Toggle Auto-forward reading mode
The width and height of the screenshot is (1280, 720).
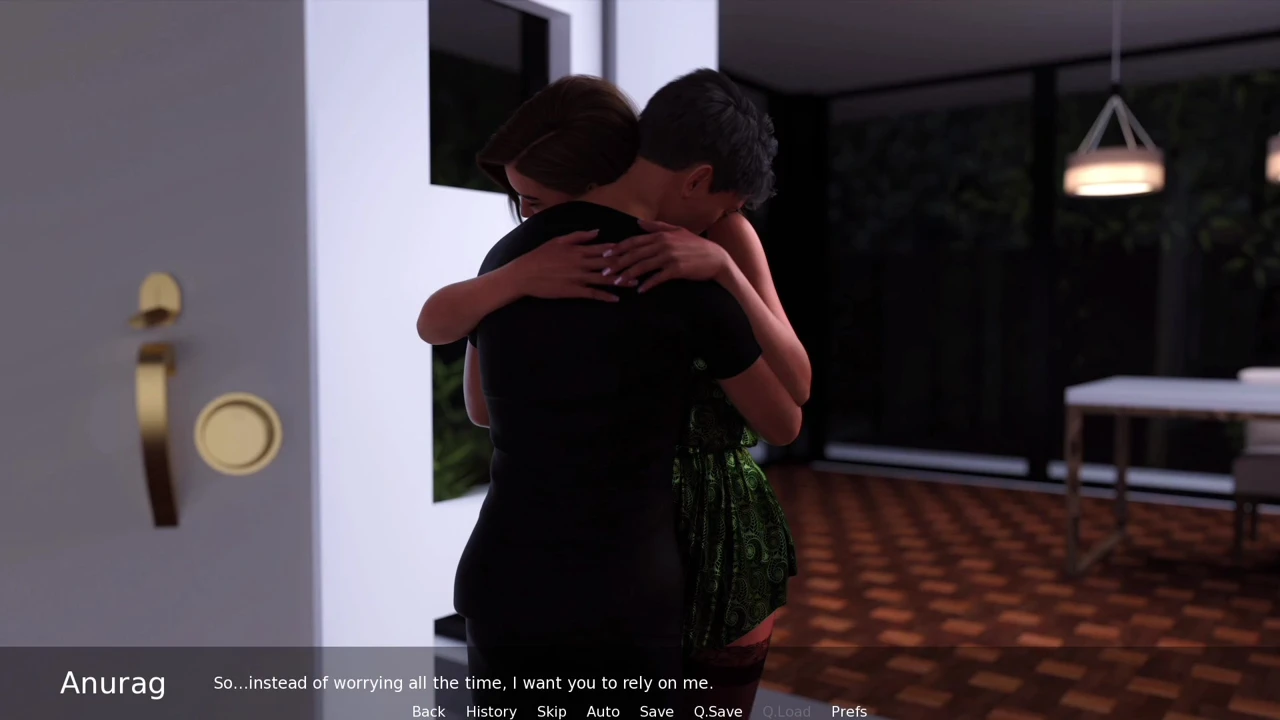603,711
